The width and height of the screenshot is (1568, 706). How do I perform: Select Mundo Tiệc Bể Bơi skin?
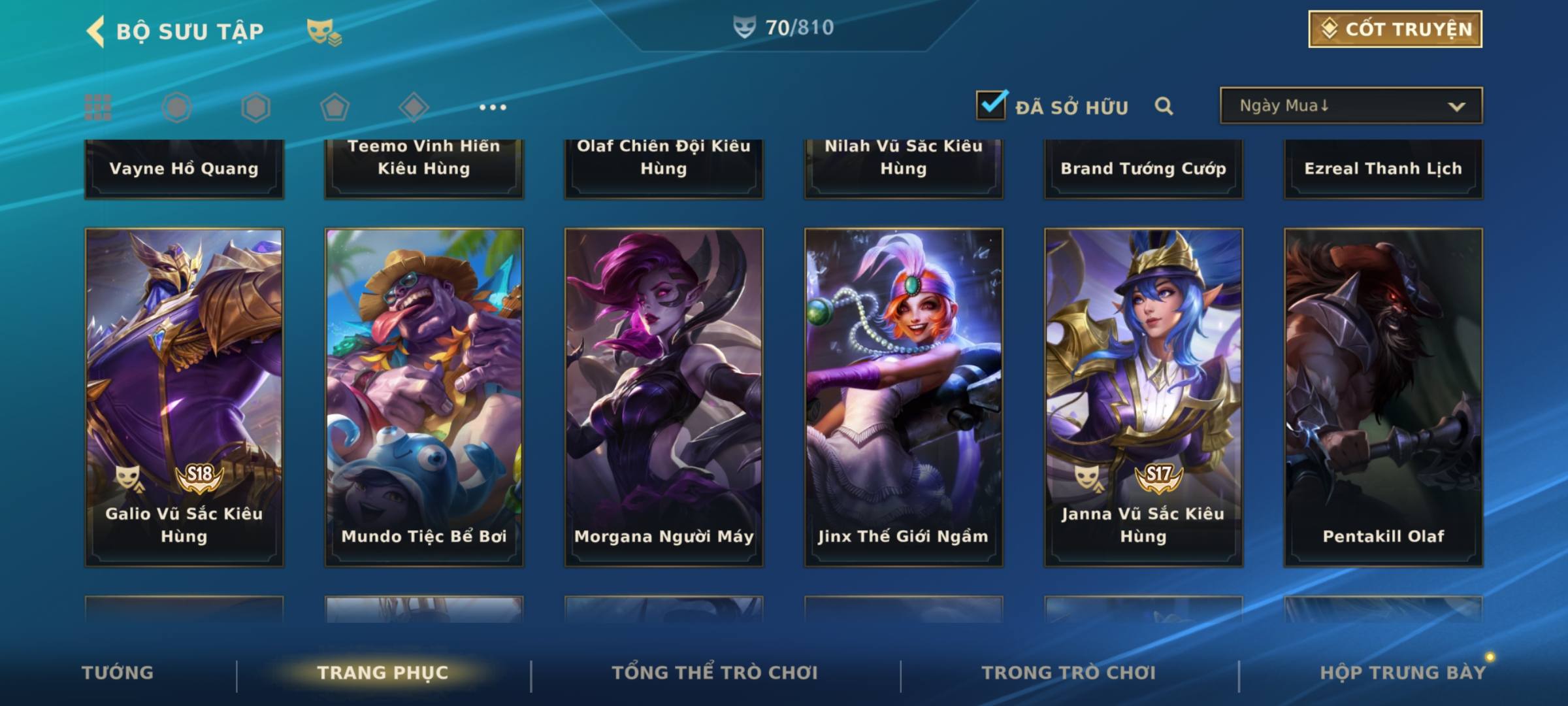coord(424,397)
